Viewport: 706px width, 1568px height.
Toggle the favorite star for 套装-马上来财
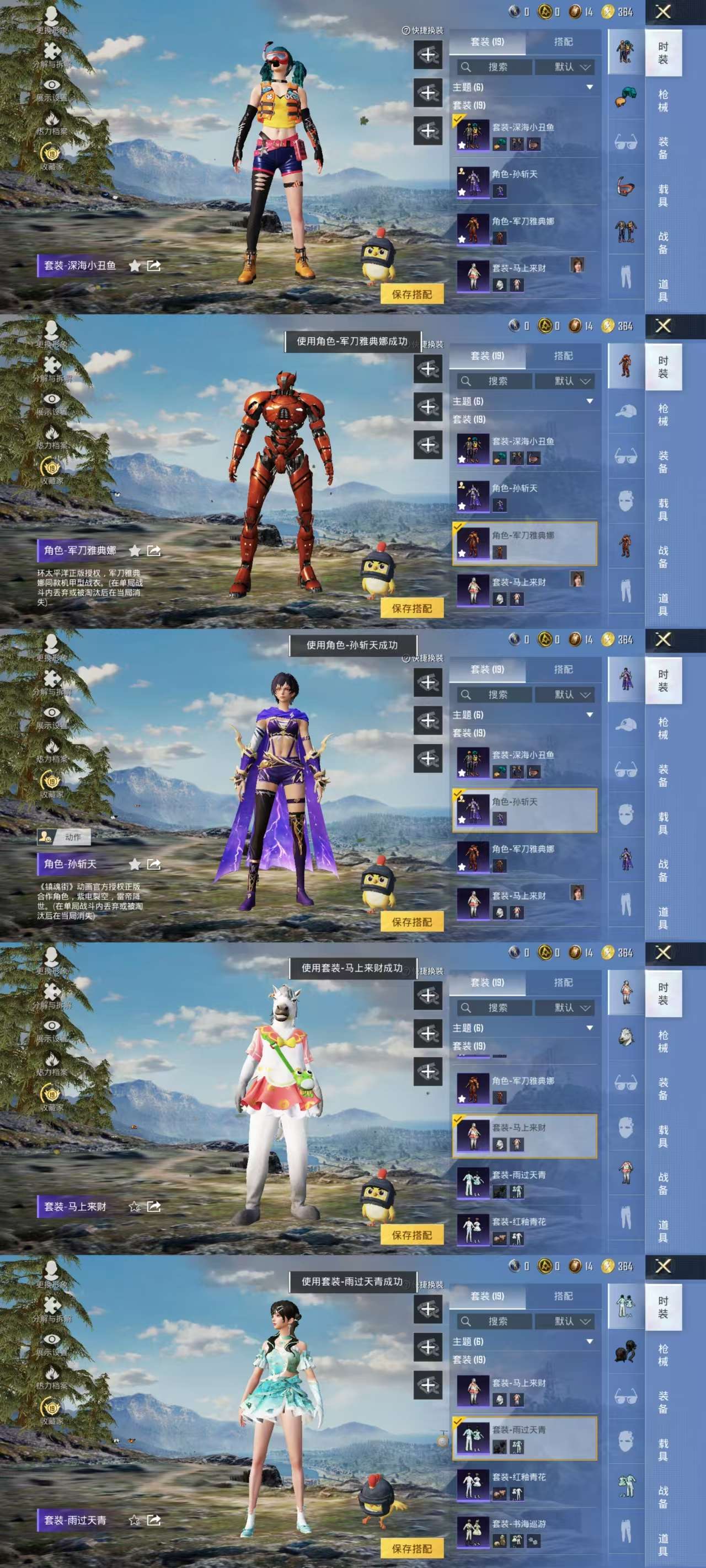coord(134,1207)
